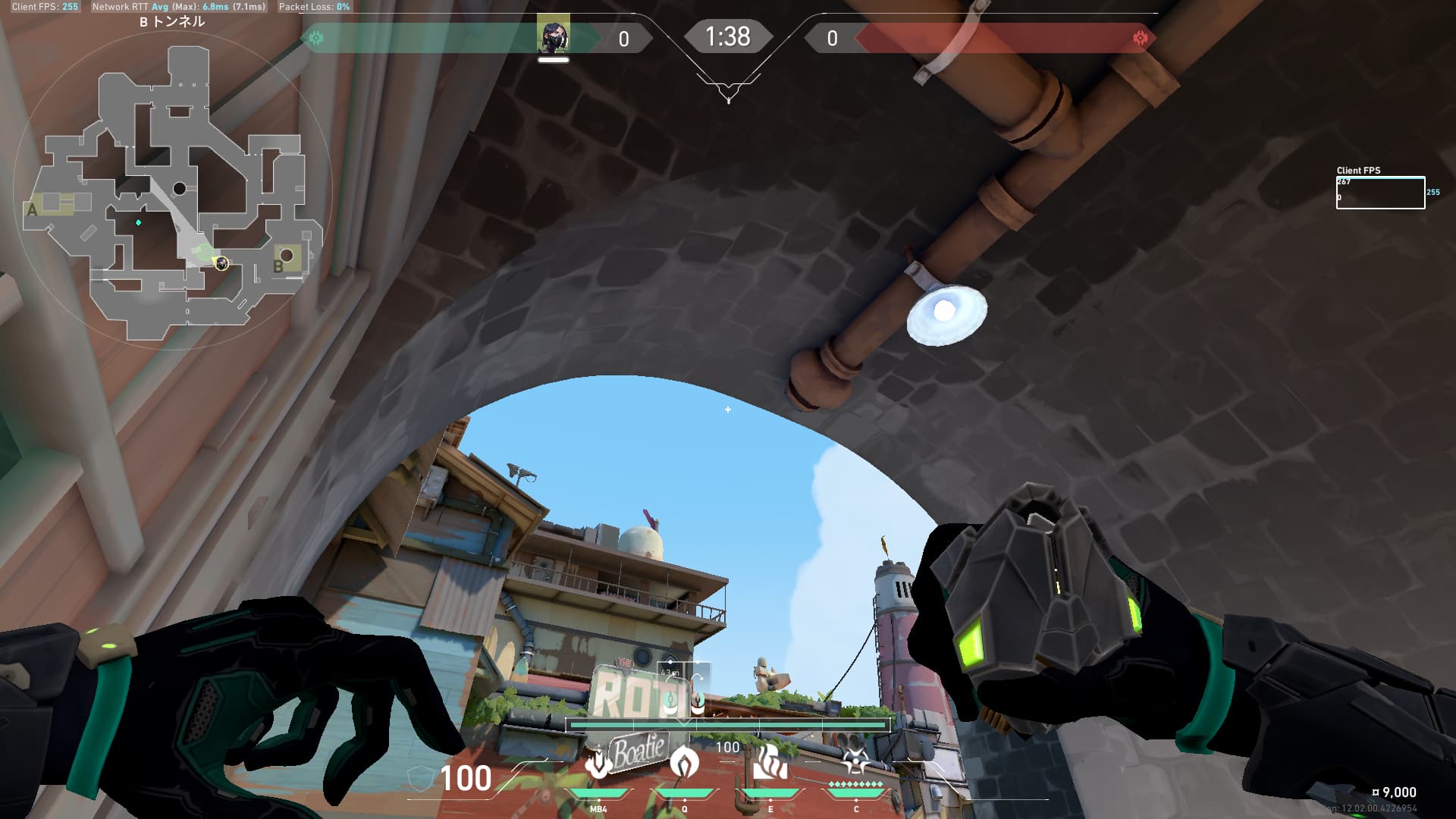
Task: Click the cyan diamond marker on minimap
Action: 138,222
